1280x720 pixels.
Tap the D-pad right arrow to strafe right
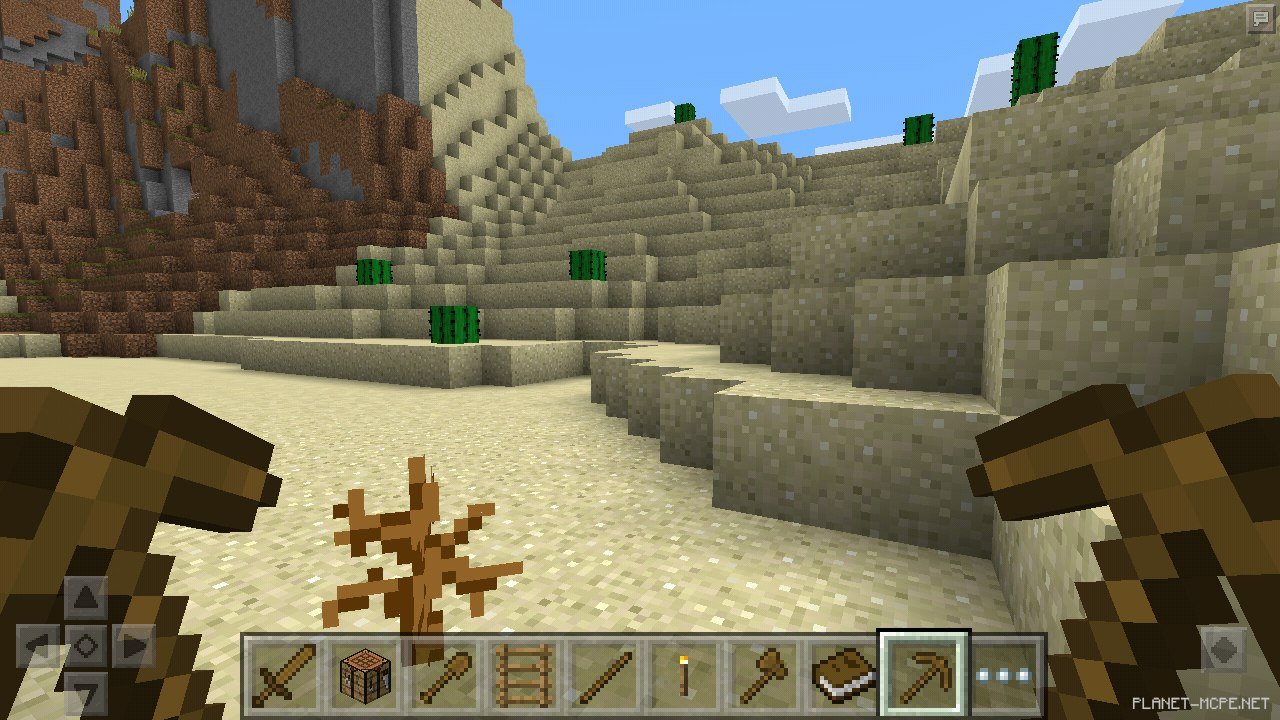[x=135, y=646]
